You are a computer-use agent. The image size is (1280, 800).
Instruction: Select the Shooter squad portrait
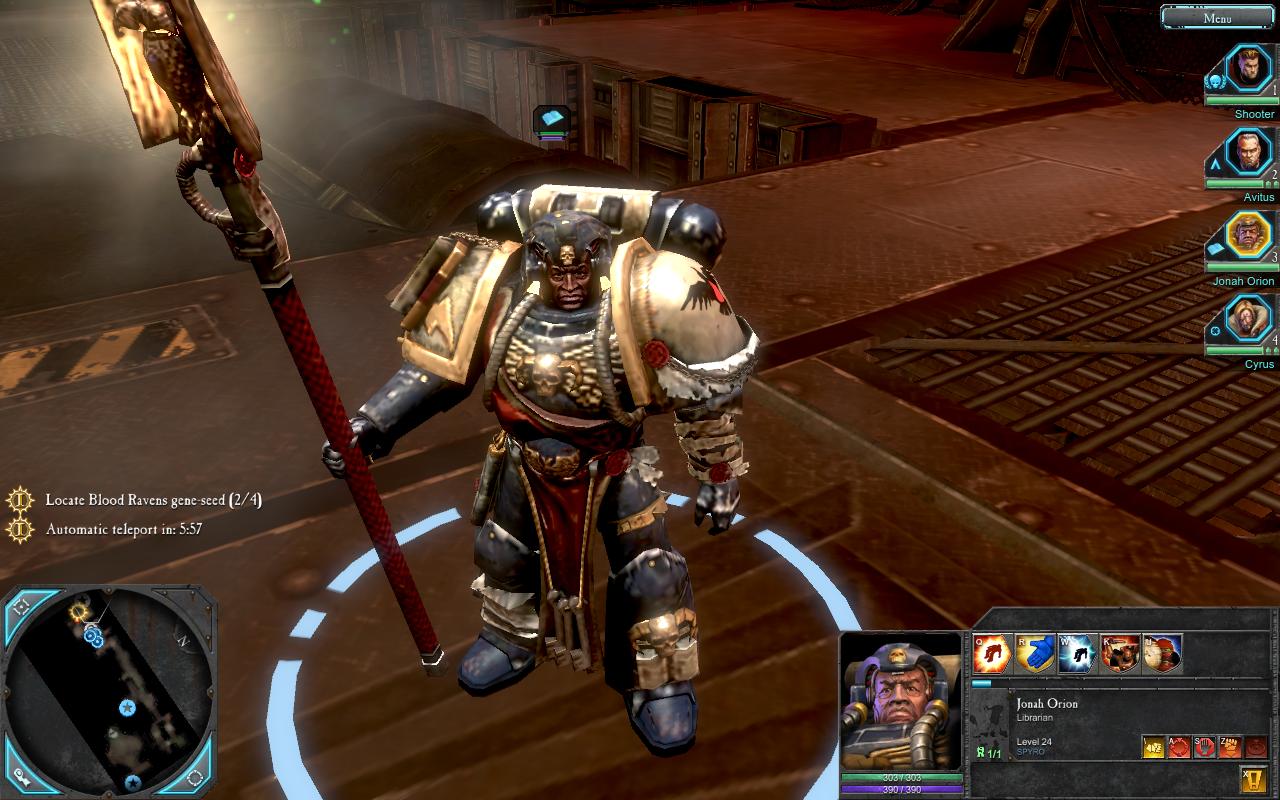point(1247,70)
